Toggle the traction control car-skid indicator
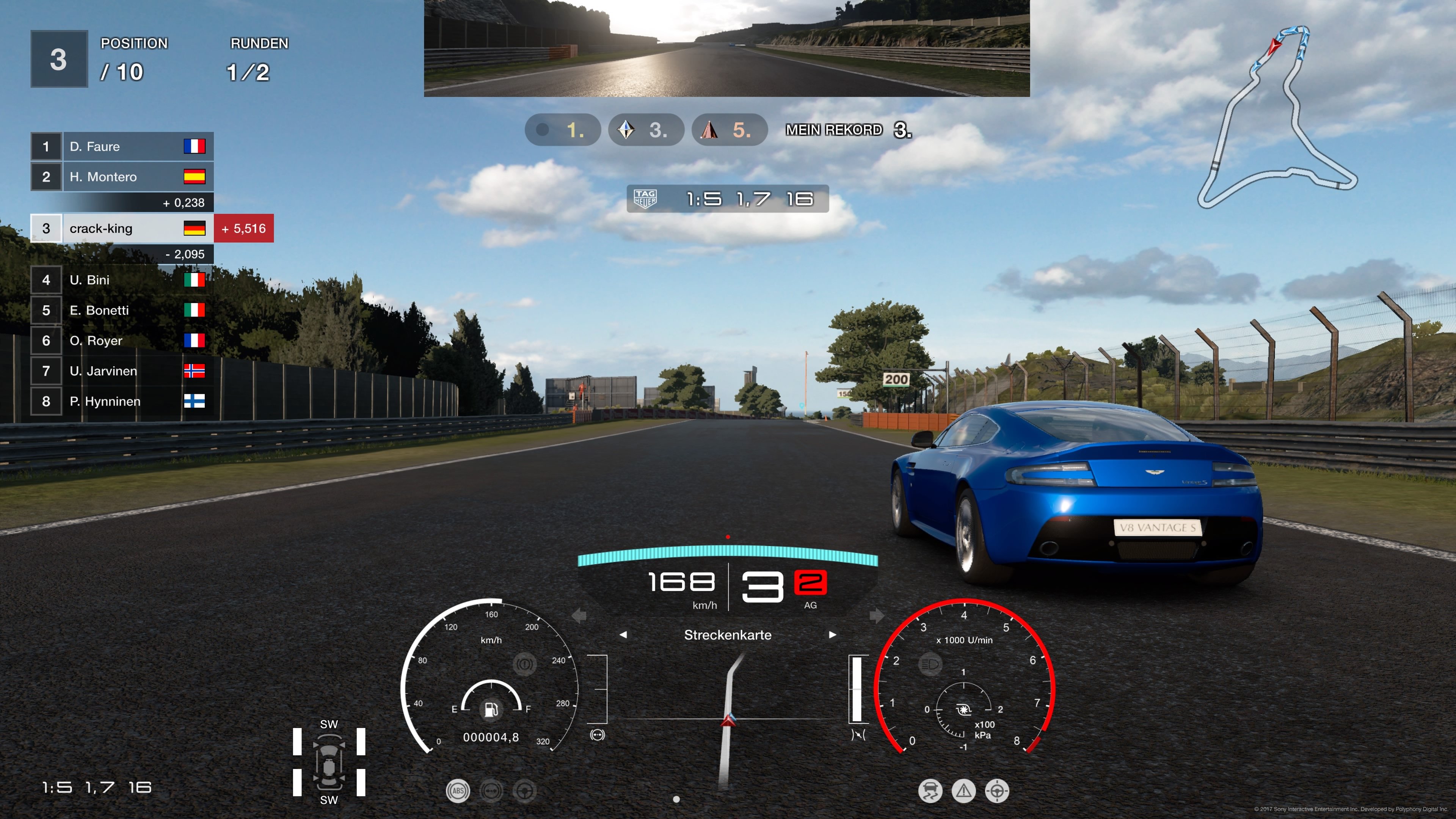1456x819 pixels. click(930, 790)
